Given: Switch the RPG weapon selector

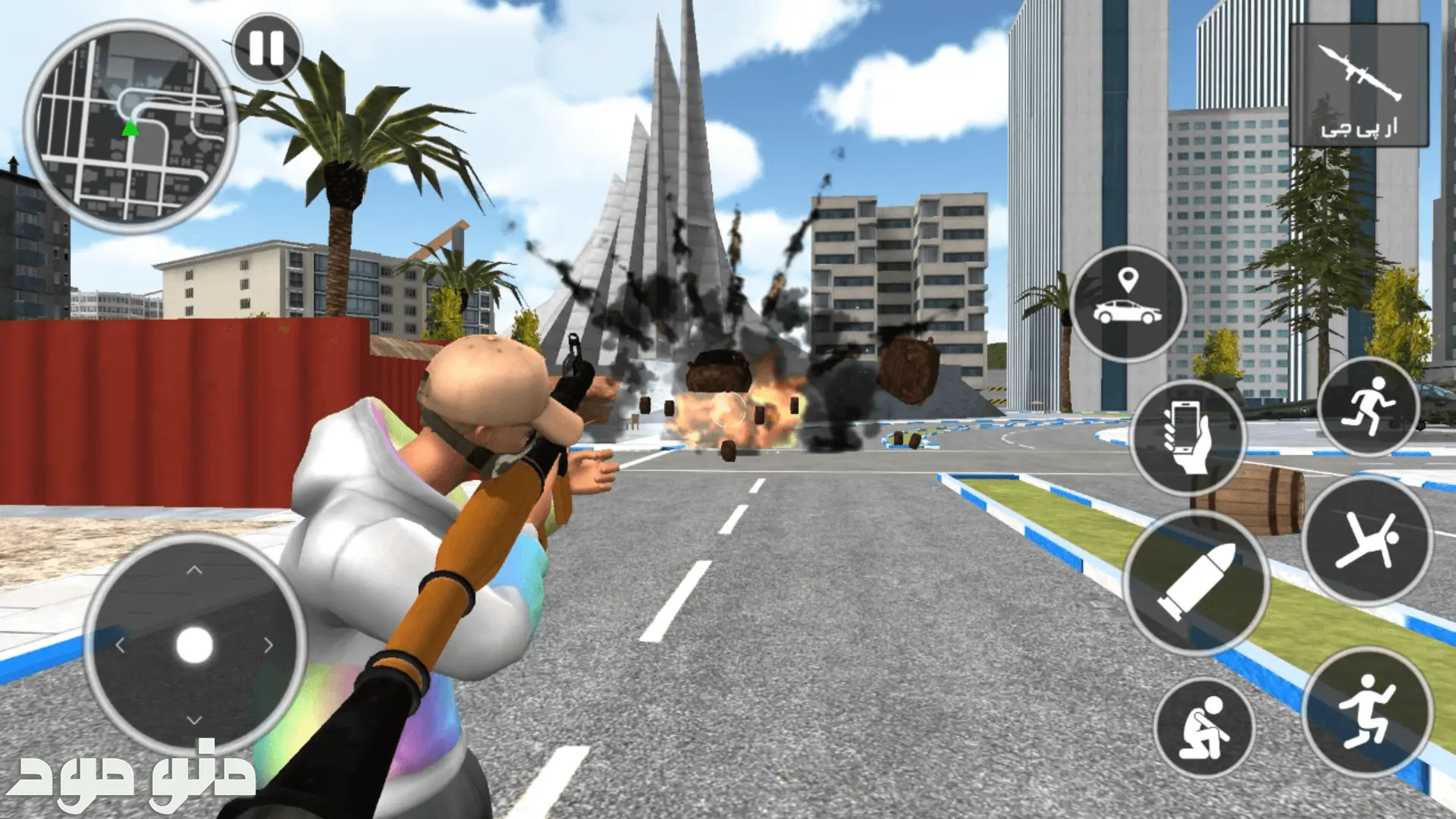Looking at the screenshot, I should (x=1359, y=85).
